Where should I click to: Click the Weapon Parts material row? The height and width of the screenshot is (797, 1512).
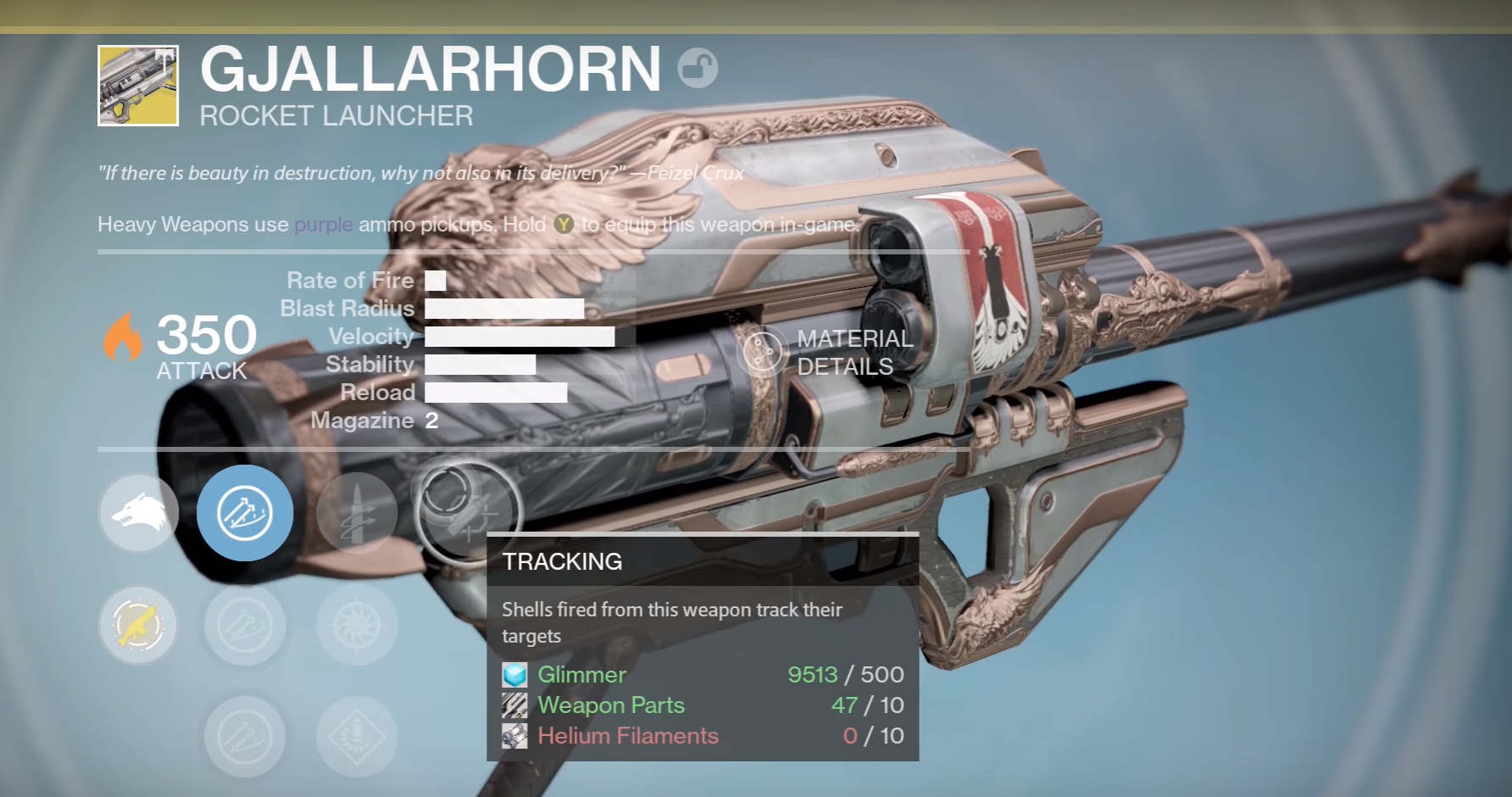click(x=611, y=705)
